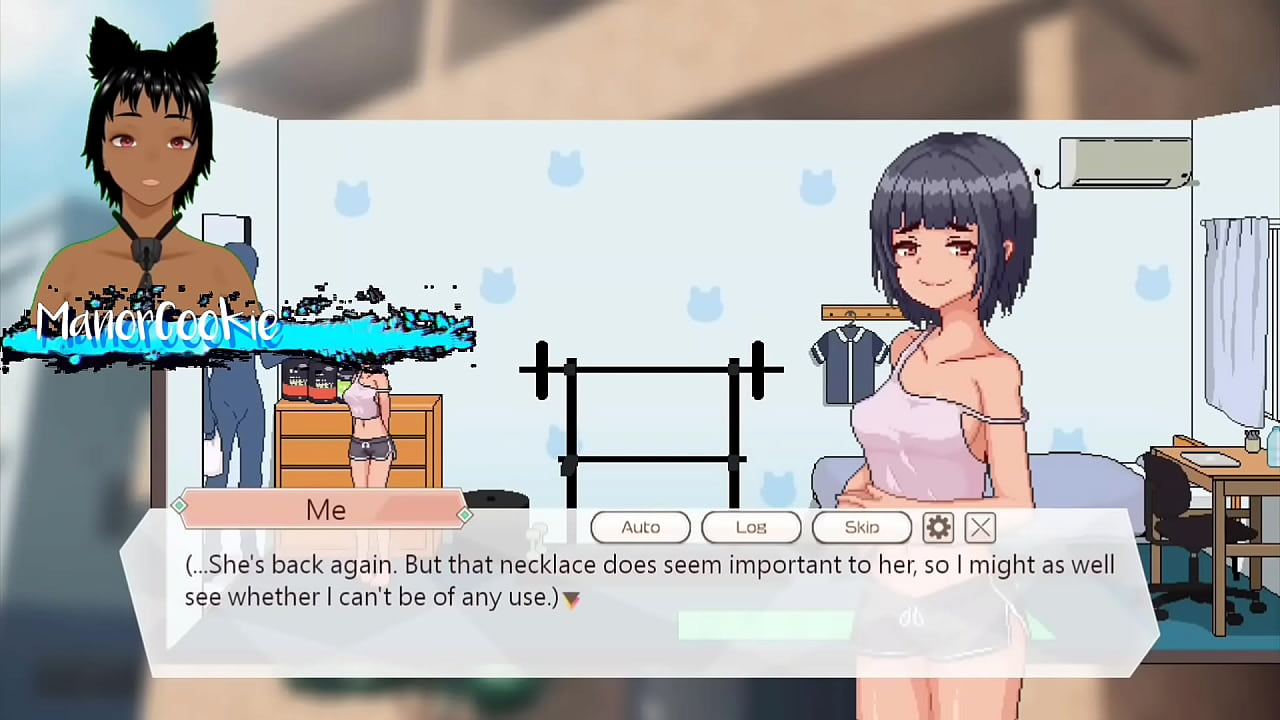Viewport: 1280px width, 720px height.
Task: Click the advance triangle at text end
Action: (x=570, y=598)
